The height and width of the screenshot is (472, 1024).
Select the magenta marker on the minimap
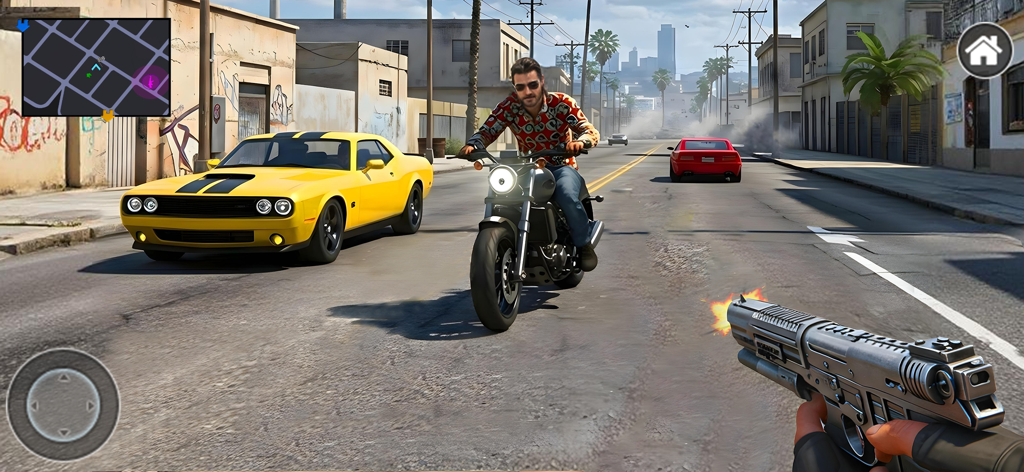point(152,82)
